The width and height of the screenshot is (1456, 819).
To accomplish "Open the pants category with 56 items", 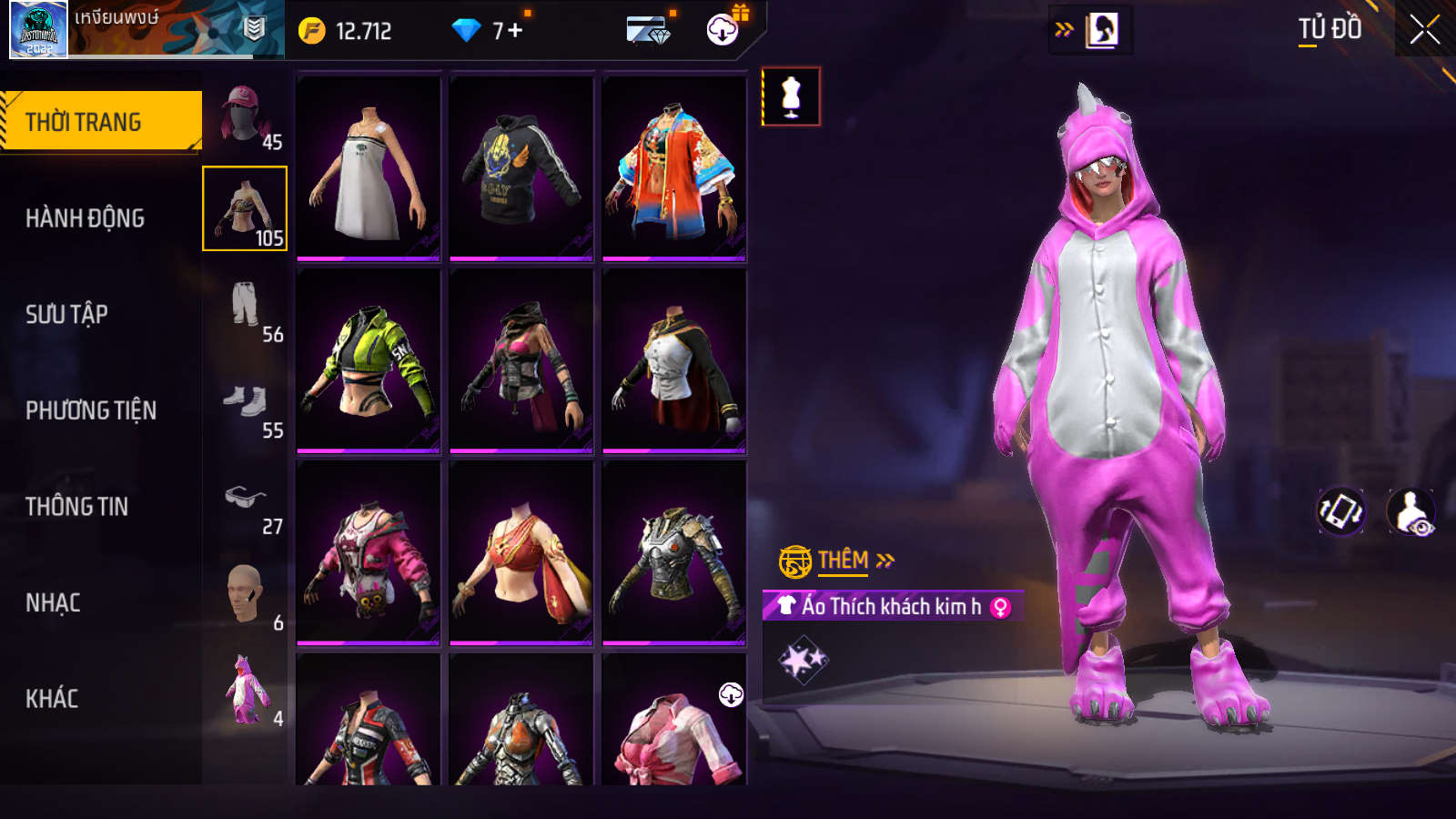I will tap(246, 309).
